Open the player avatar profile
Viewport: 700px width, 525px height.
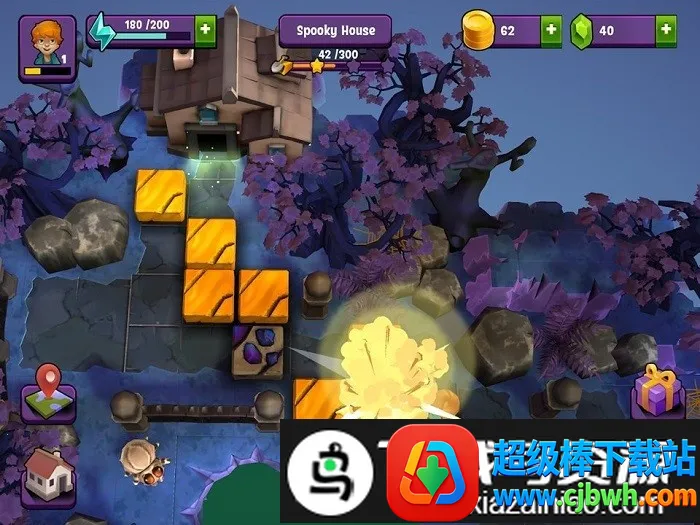[x=47, y=47]
